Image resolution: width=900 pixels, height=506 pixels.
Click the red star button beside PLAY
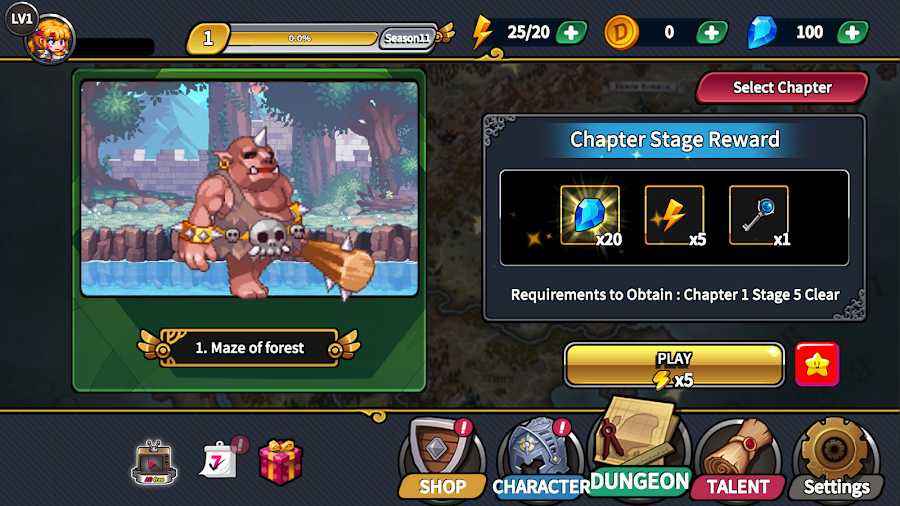817,365
